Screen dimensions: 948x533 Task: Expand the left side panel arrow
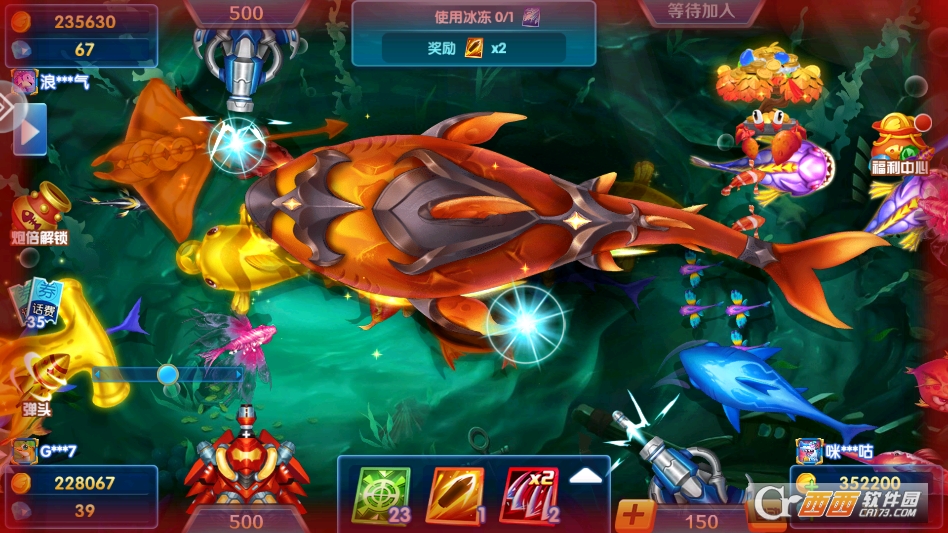point(30,130)
